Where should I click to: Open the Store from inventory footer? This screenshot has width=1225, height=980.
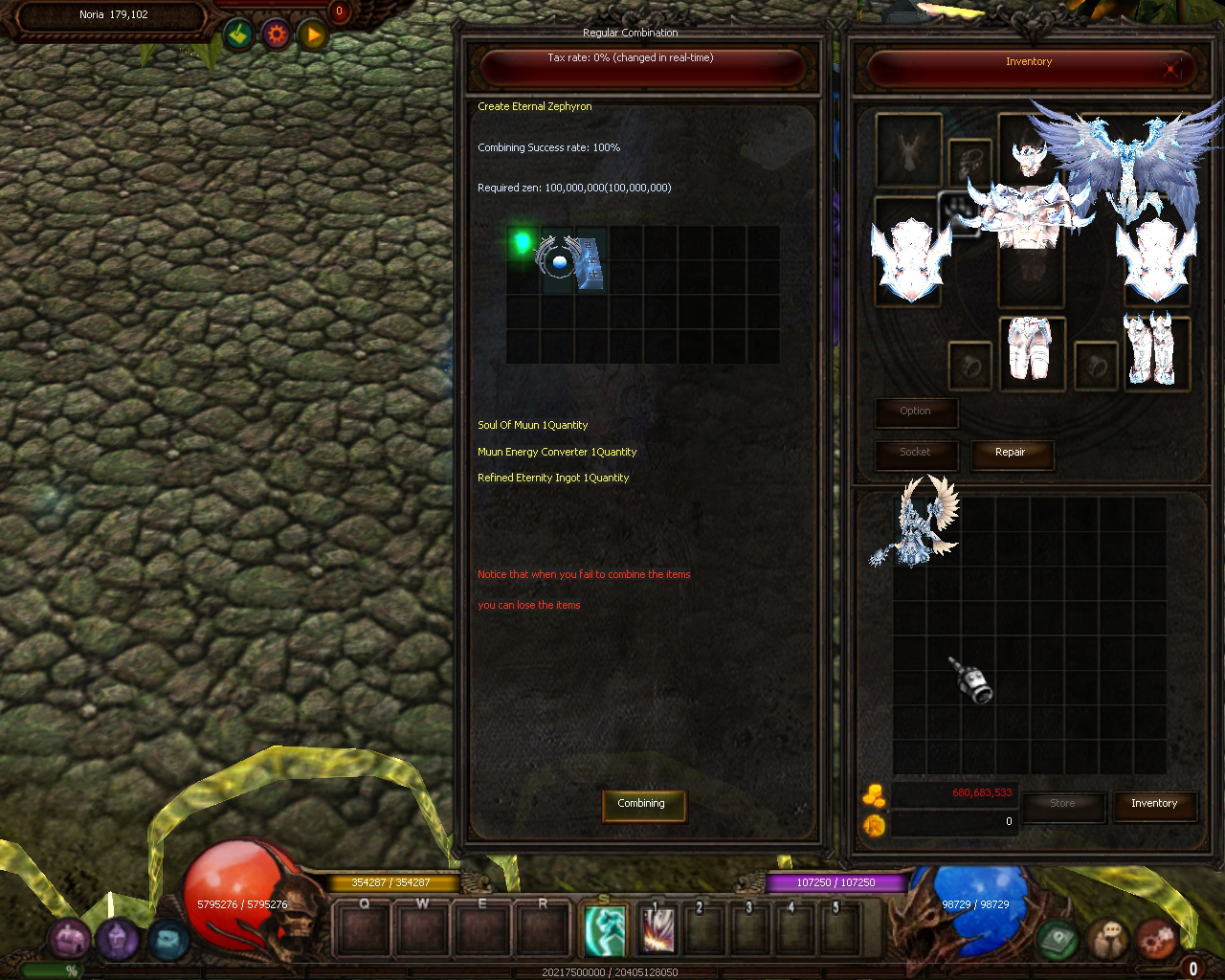point(1062,804)
